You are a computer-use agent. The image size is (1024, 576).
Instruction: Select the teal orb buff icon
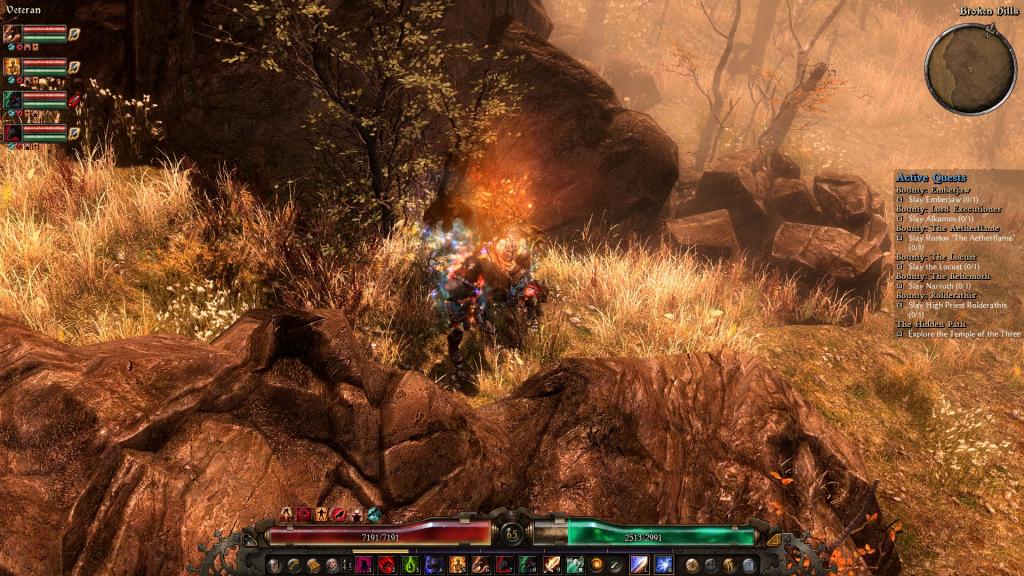pos(374,514)
